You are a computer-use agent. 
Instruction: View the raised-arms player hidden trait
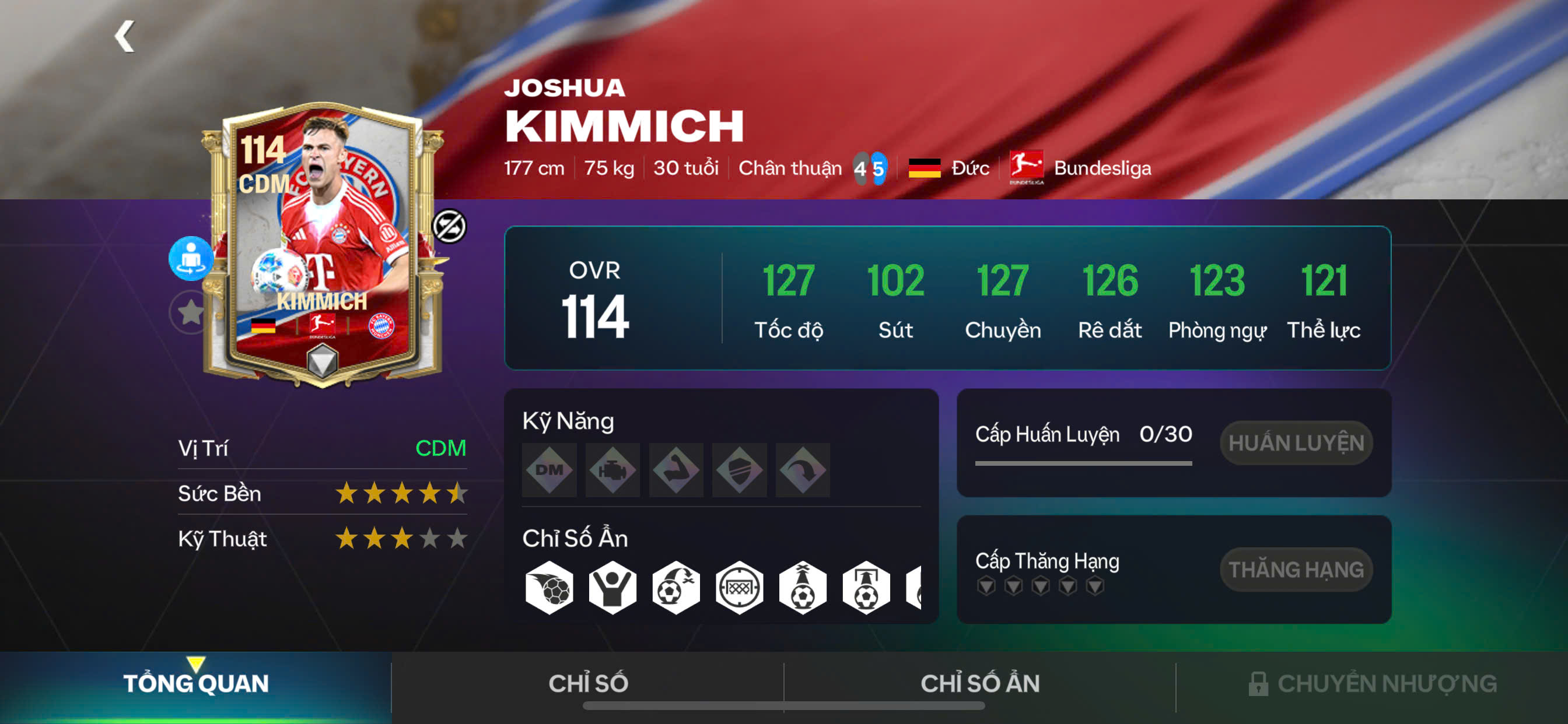point(612,588)
